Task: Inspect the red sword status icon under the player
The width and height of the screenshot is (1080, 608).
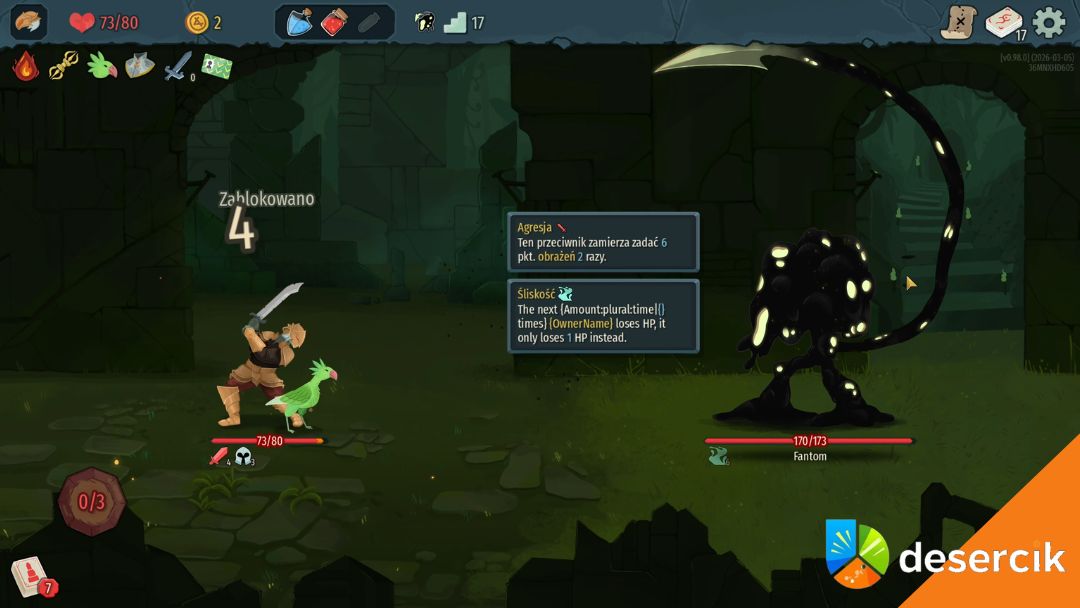Action: 218,457
